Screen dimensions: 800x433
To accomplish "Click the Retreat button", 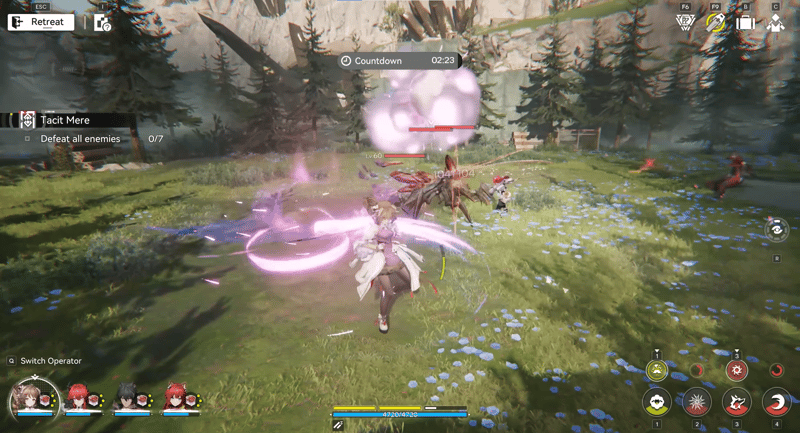I will tap(40, 22).
